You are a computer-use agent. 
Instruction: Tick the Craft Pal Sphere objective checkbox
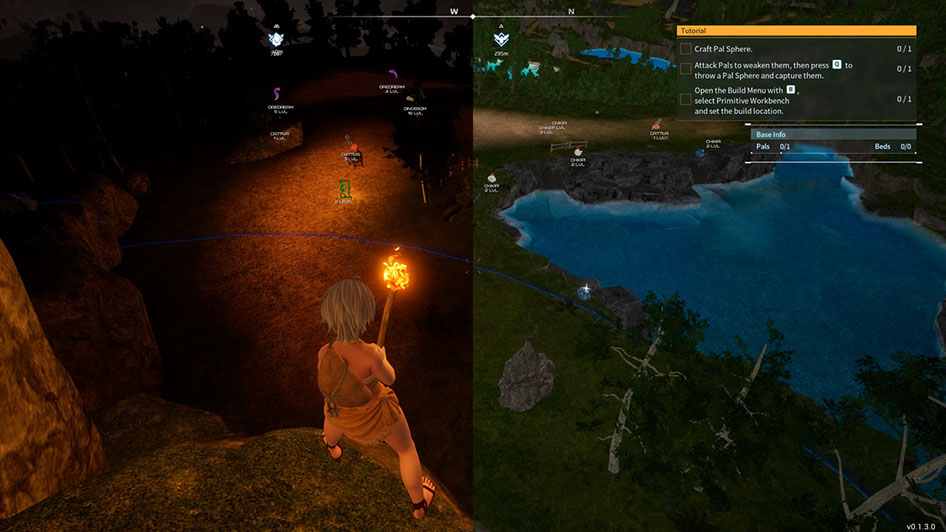tap(685, 49)
